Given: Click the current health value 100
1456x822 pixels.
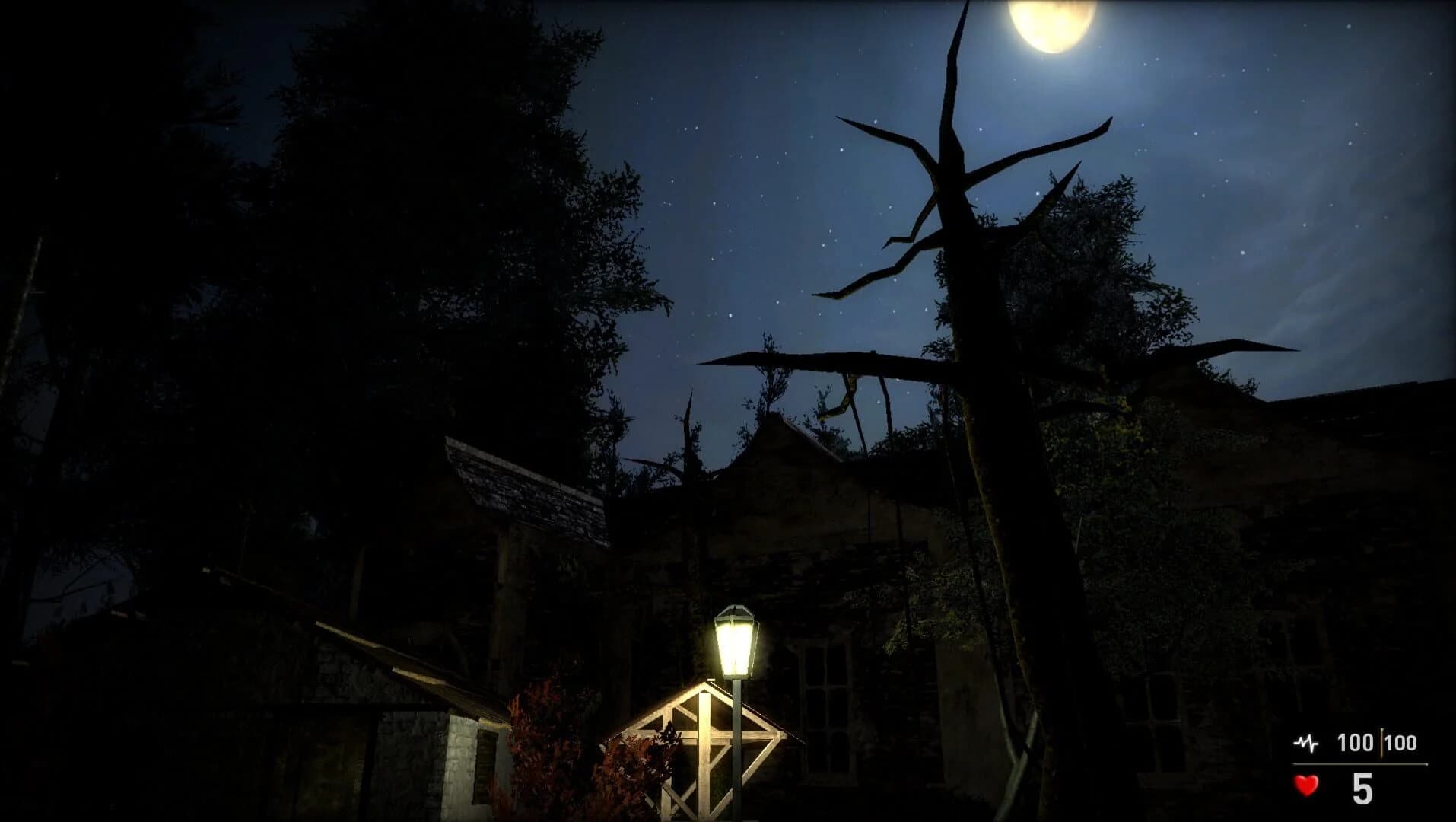Looking at the screenshot, I should (x=1358, y=743).
